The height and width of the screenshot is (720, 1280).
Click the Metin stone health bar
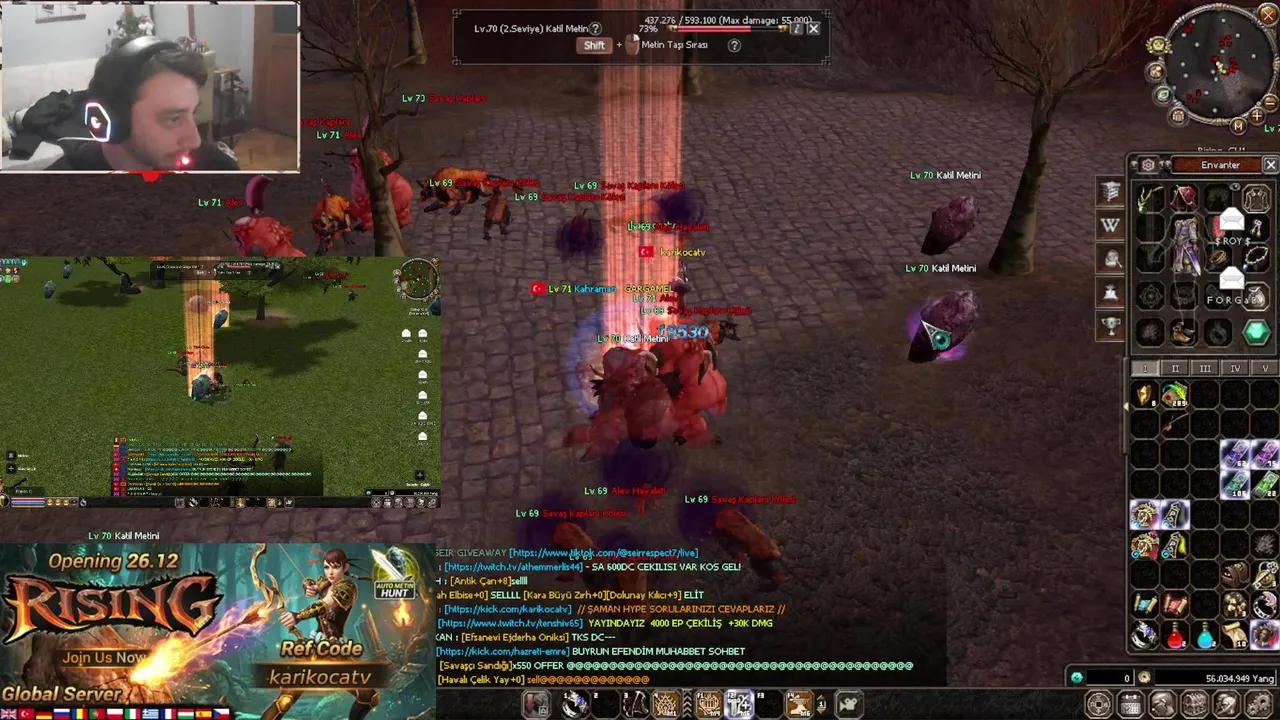(725, 29)
